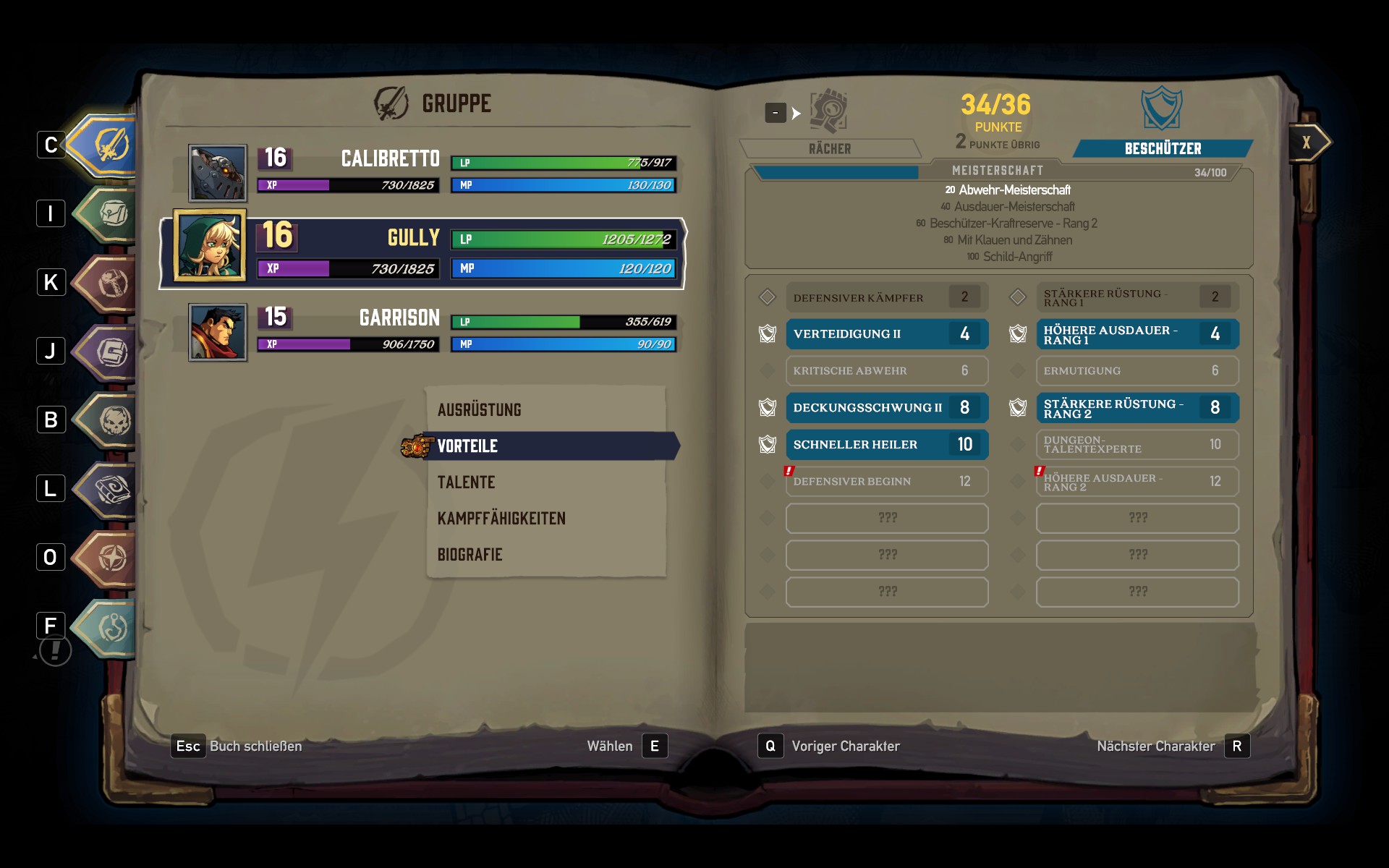Show the Biografie page

470,554
